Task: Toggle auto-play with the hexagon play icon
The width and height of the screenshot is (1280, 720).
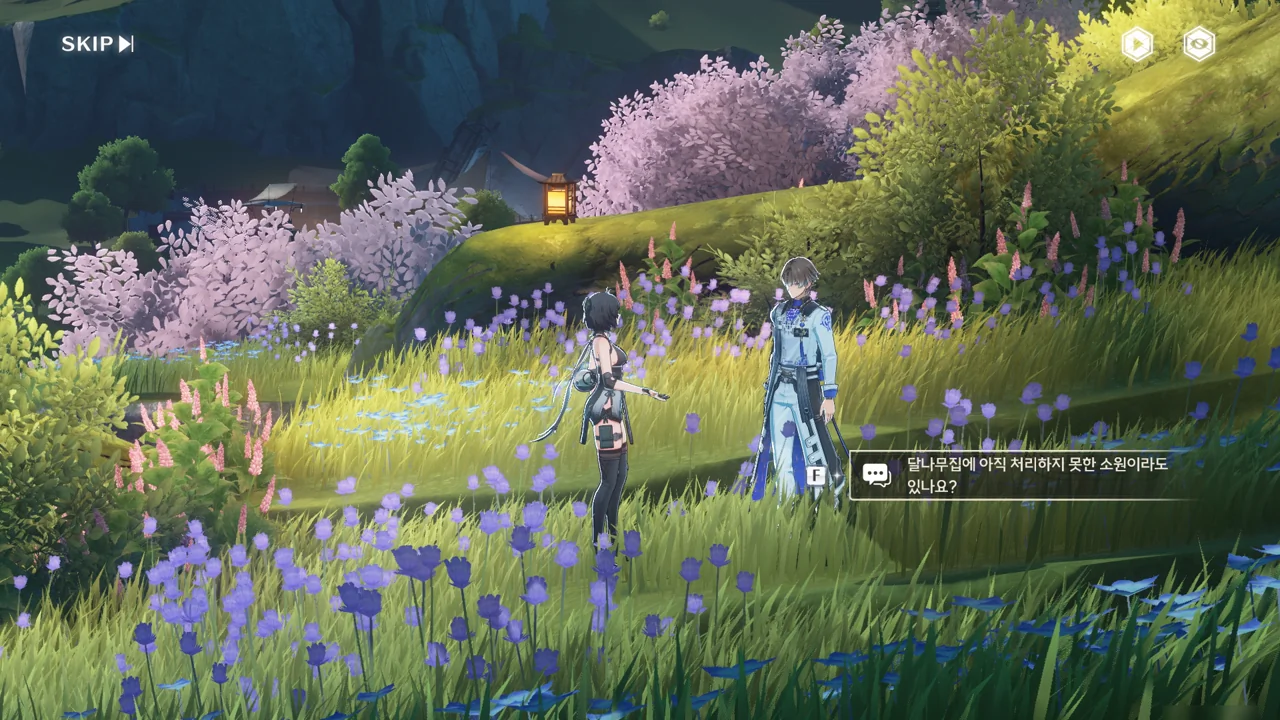Action: pos(1137,44)
